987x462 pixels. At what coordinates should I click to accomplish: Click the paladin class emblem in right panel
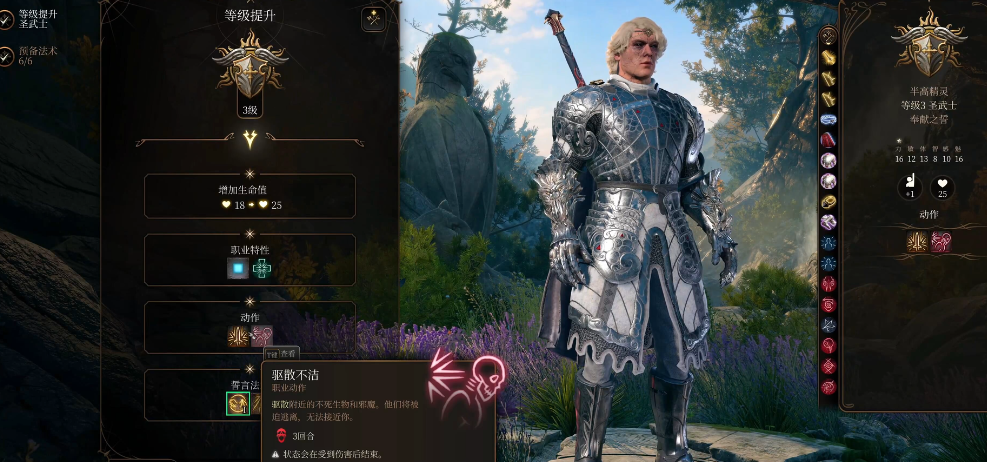coord(928,45)
